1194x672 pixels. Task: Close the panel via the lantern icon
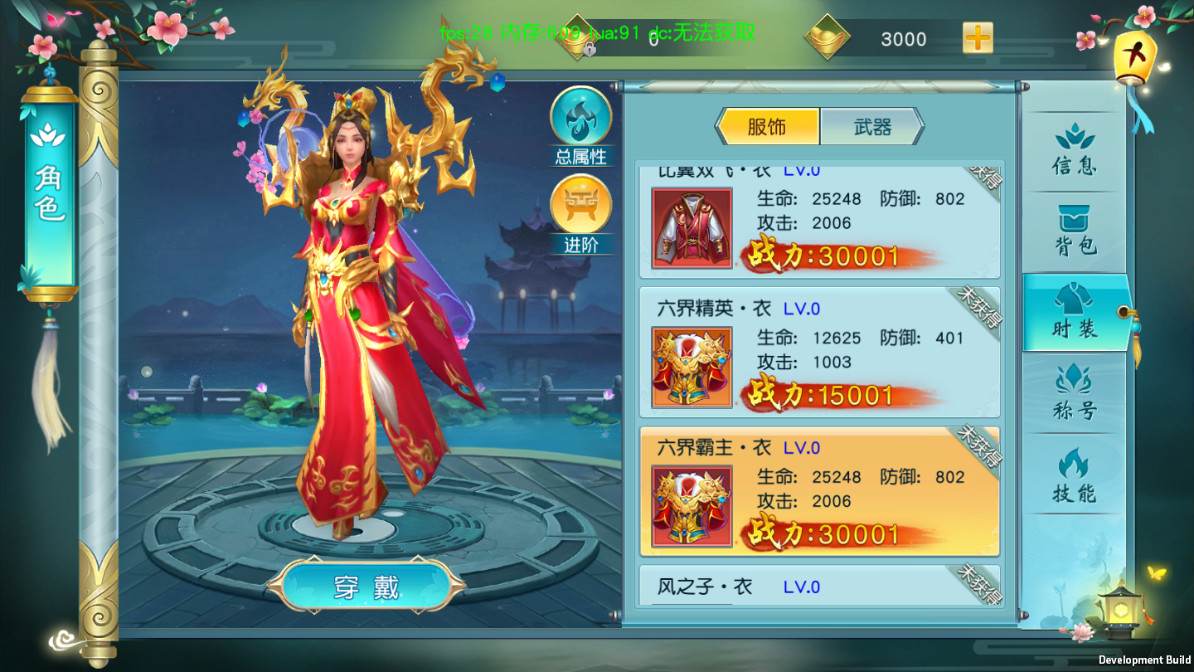coord(1134,58)
